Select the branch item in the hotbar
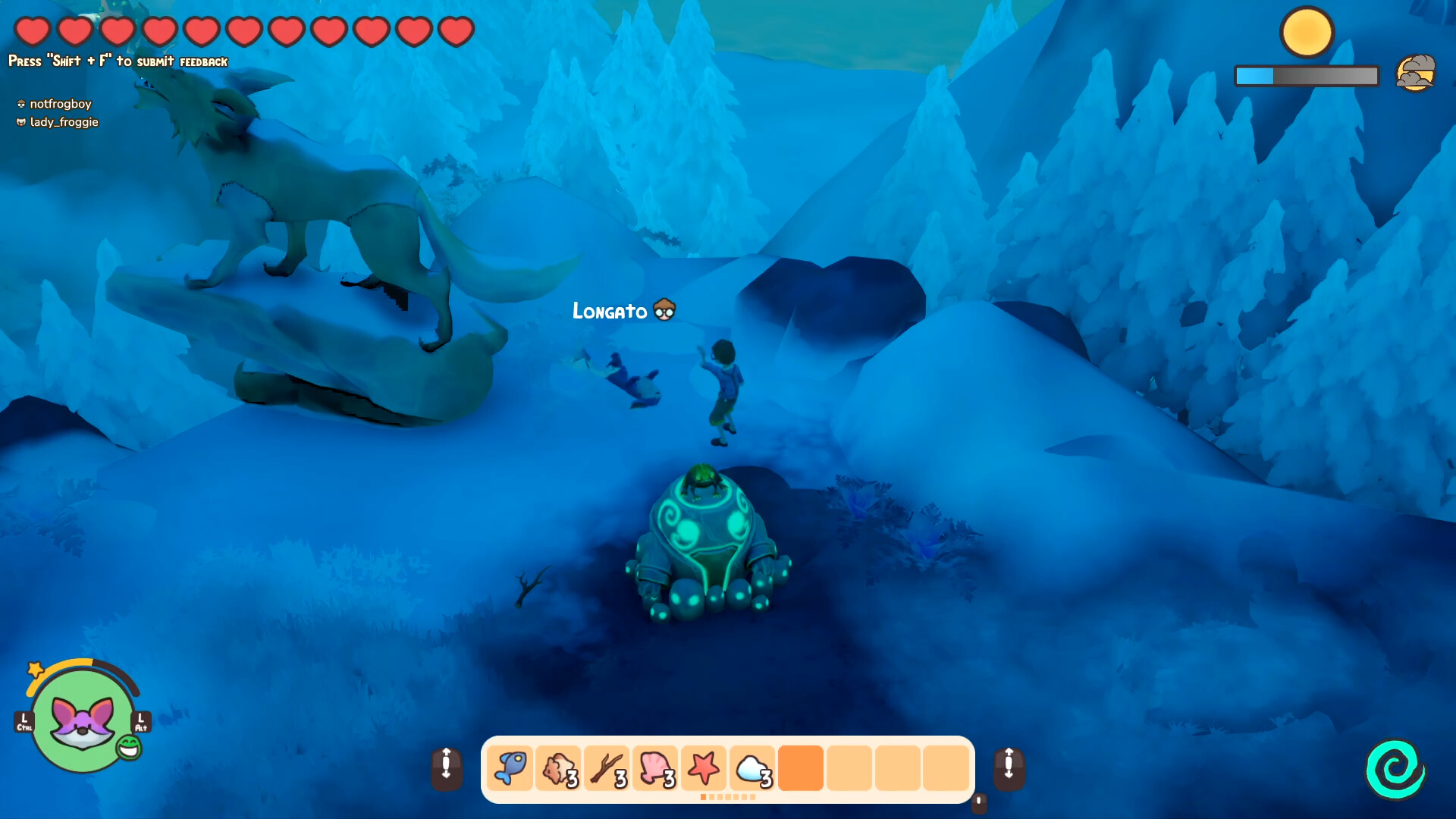The image size is (1456, 819). click(607, 768)
